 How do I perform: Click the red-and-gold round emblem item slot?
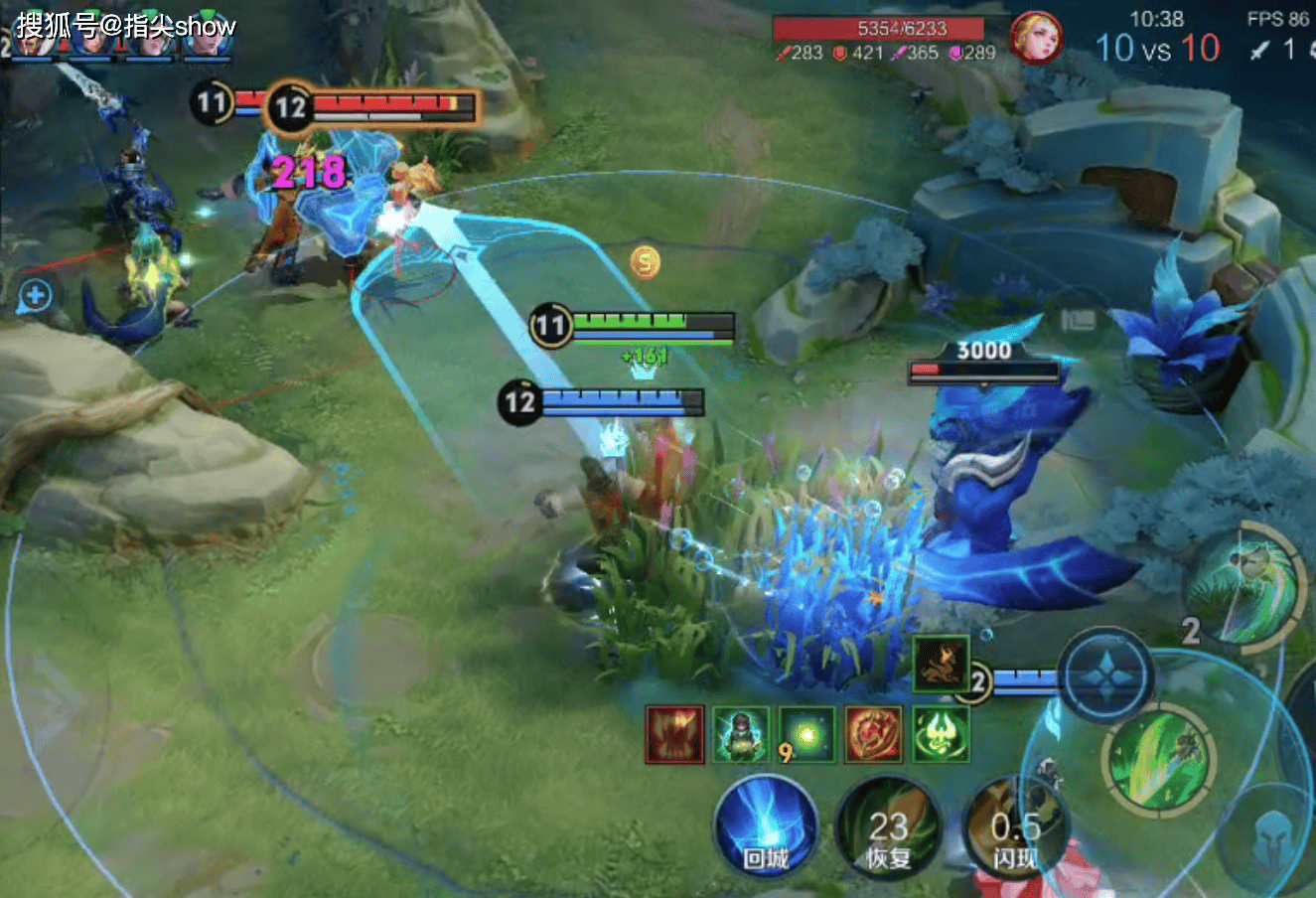(x=873, y=735)
